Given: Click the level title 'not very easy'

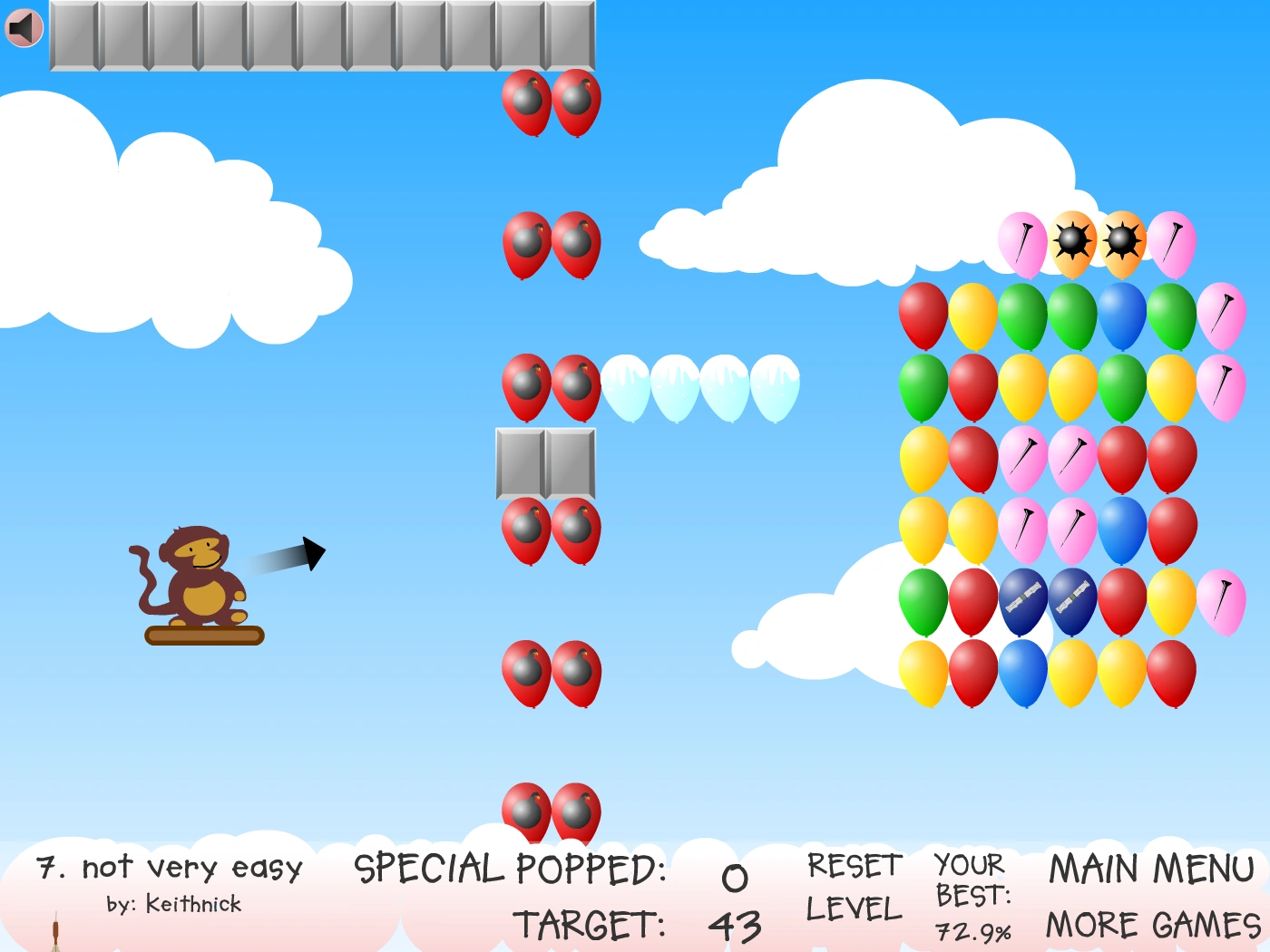Looking at the screenshot, I should (169, 868).
